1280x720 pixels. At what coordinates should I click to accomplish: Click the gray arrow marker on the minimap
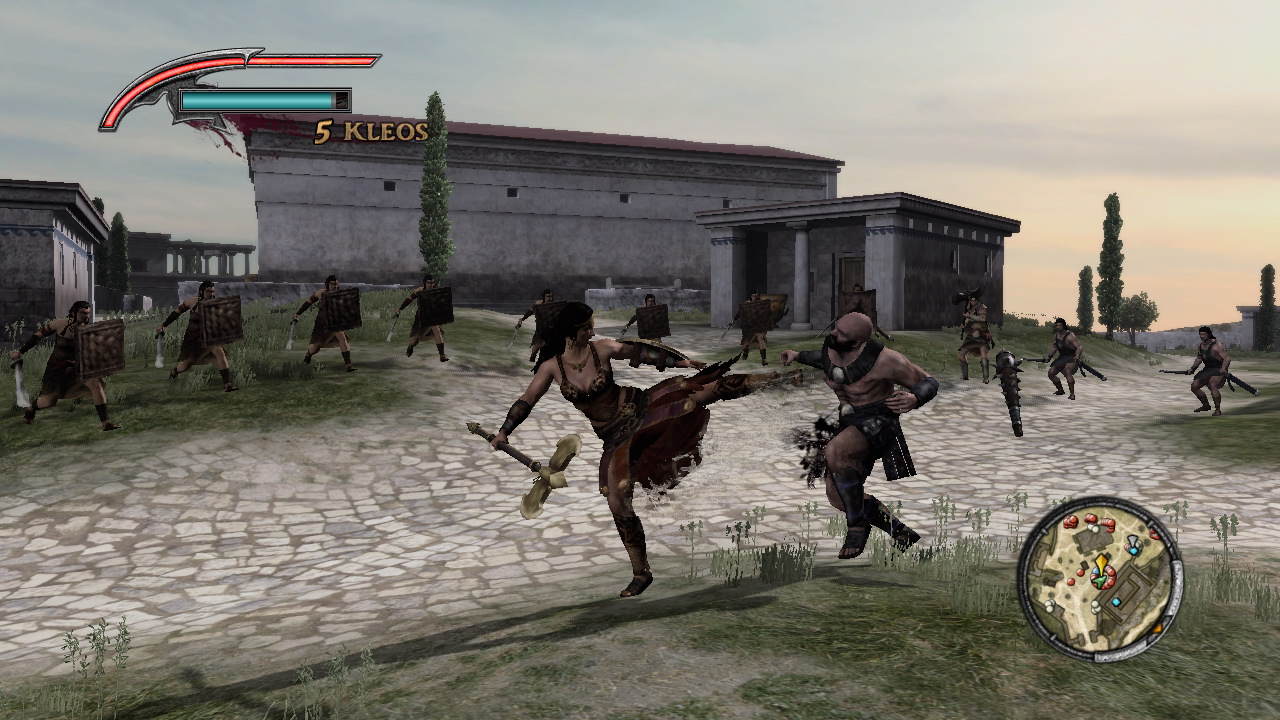click(x=1132, y=540)
